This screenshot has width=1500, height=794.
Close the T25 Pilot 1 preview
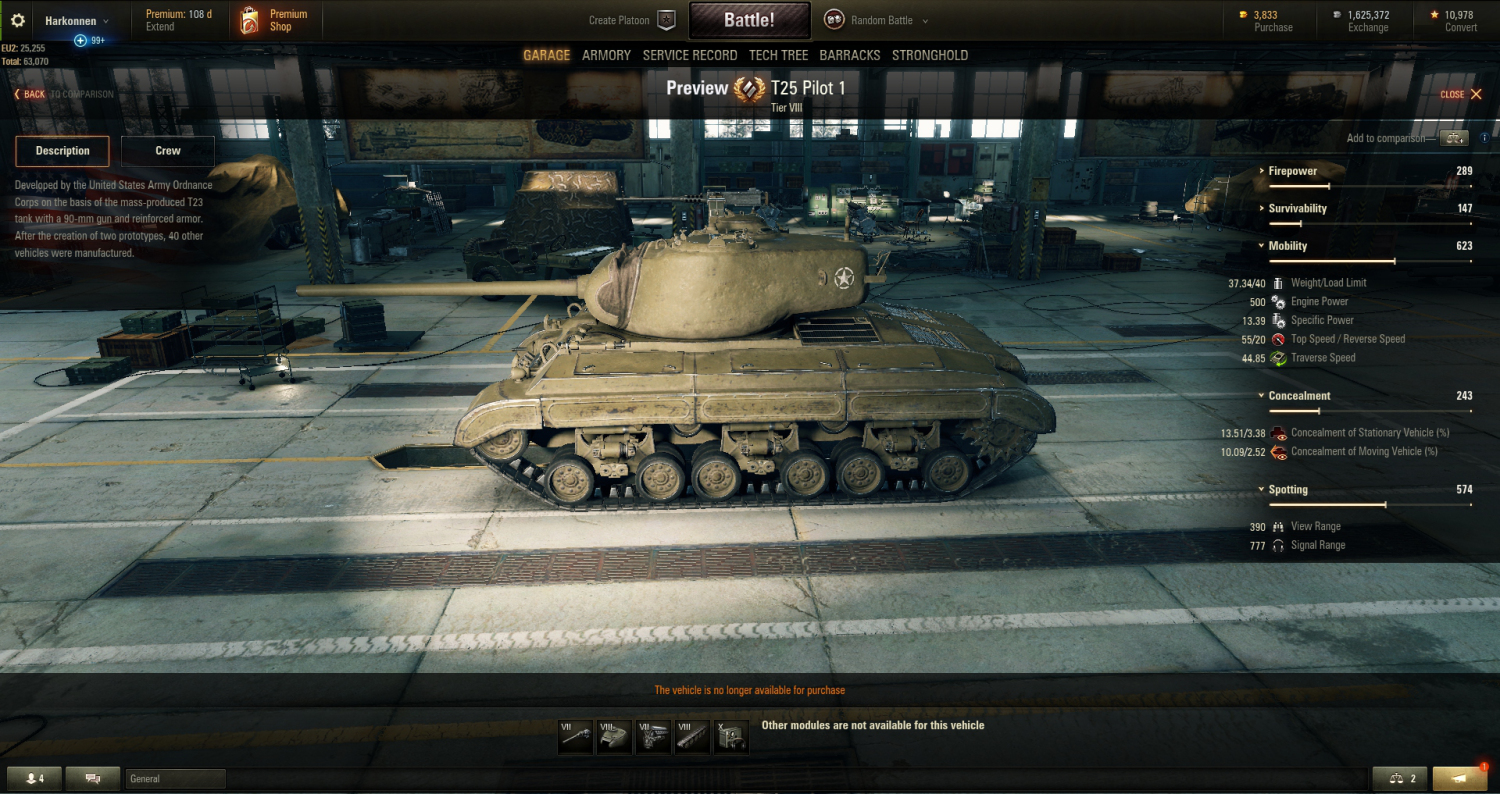pos(1461,94)
